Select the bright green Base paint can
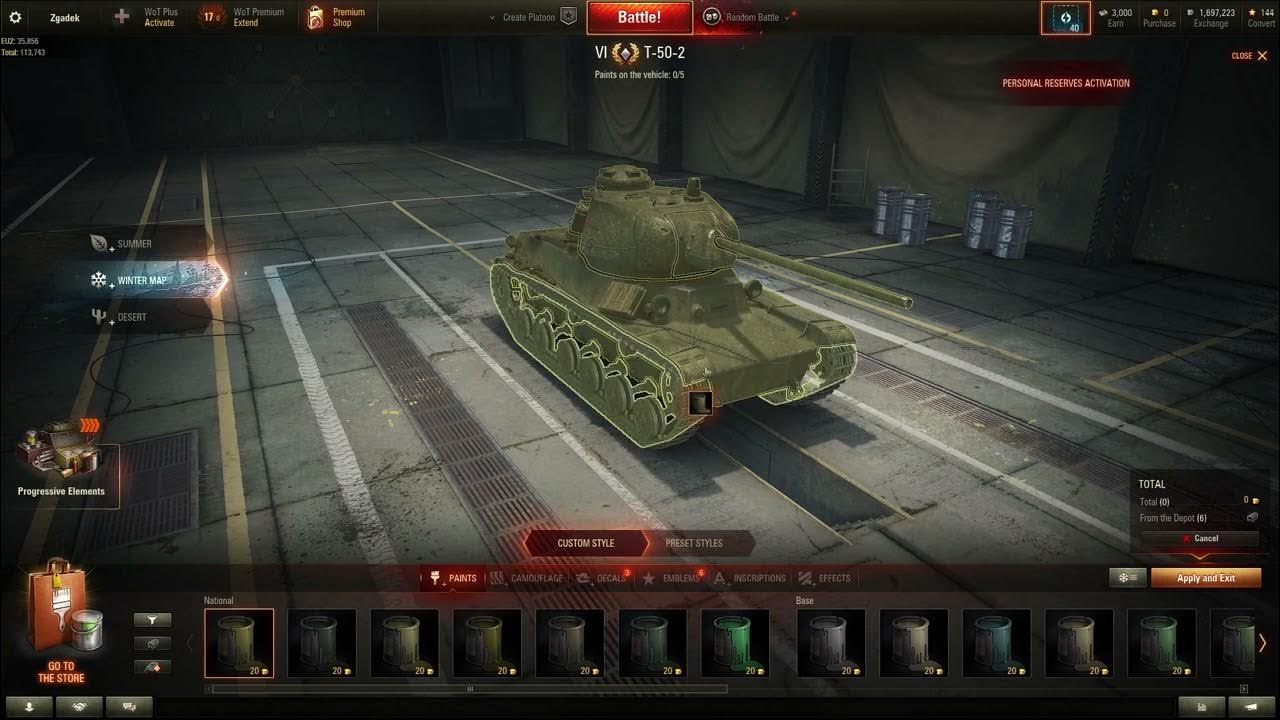The height and width of the screenshot is (720, 1280). point(735,643)
